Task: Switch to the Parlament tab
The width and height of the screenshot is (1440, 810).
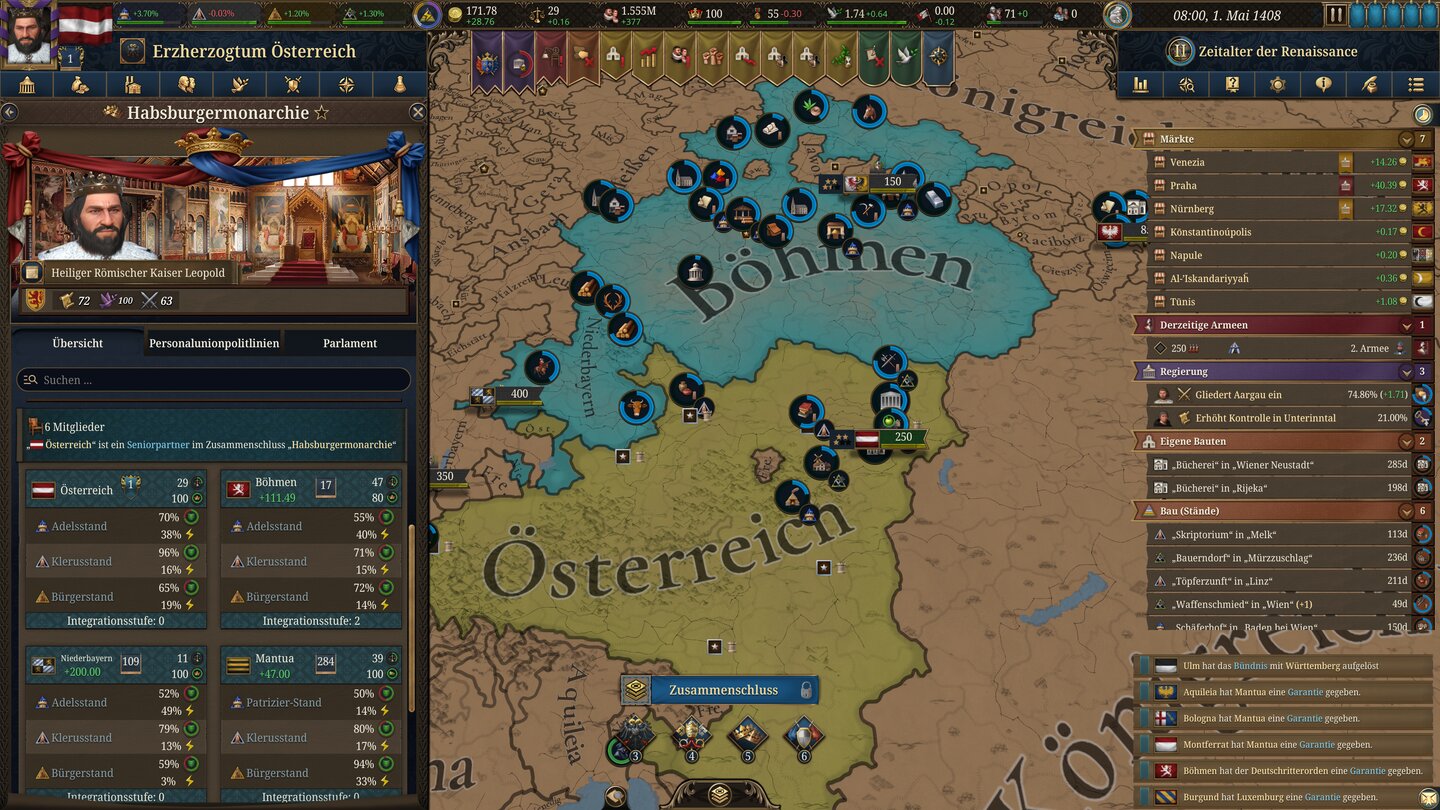Action: coord(348,343)
